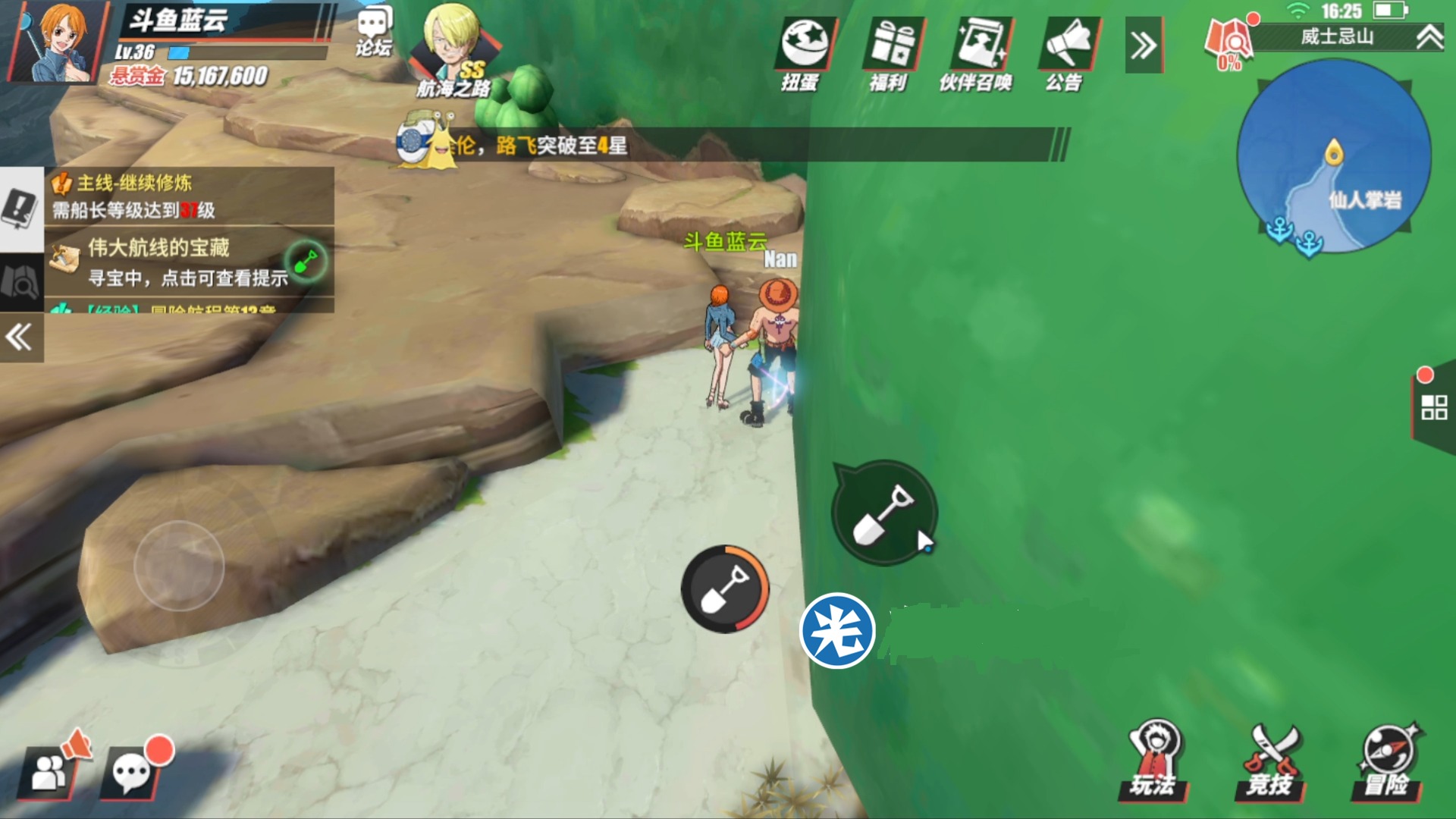Collapse the quest tracker panel

[x=20, y=337]
